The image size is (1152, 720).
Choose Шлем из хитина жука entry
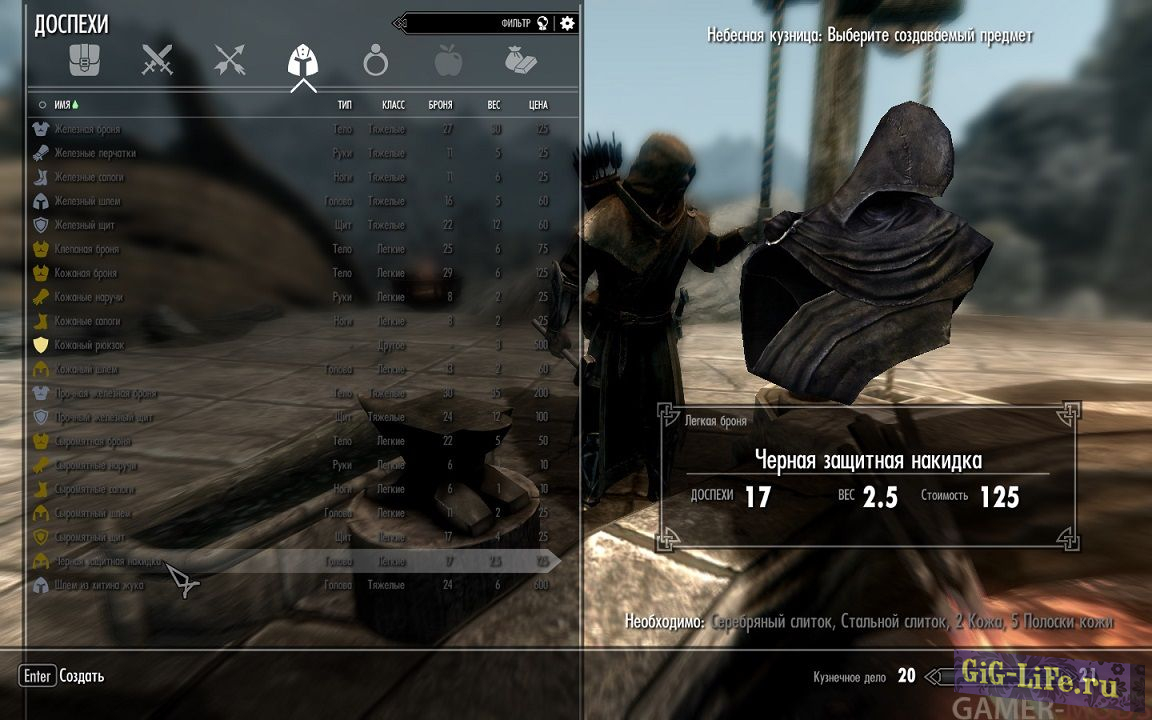point(98,585)
